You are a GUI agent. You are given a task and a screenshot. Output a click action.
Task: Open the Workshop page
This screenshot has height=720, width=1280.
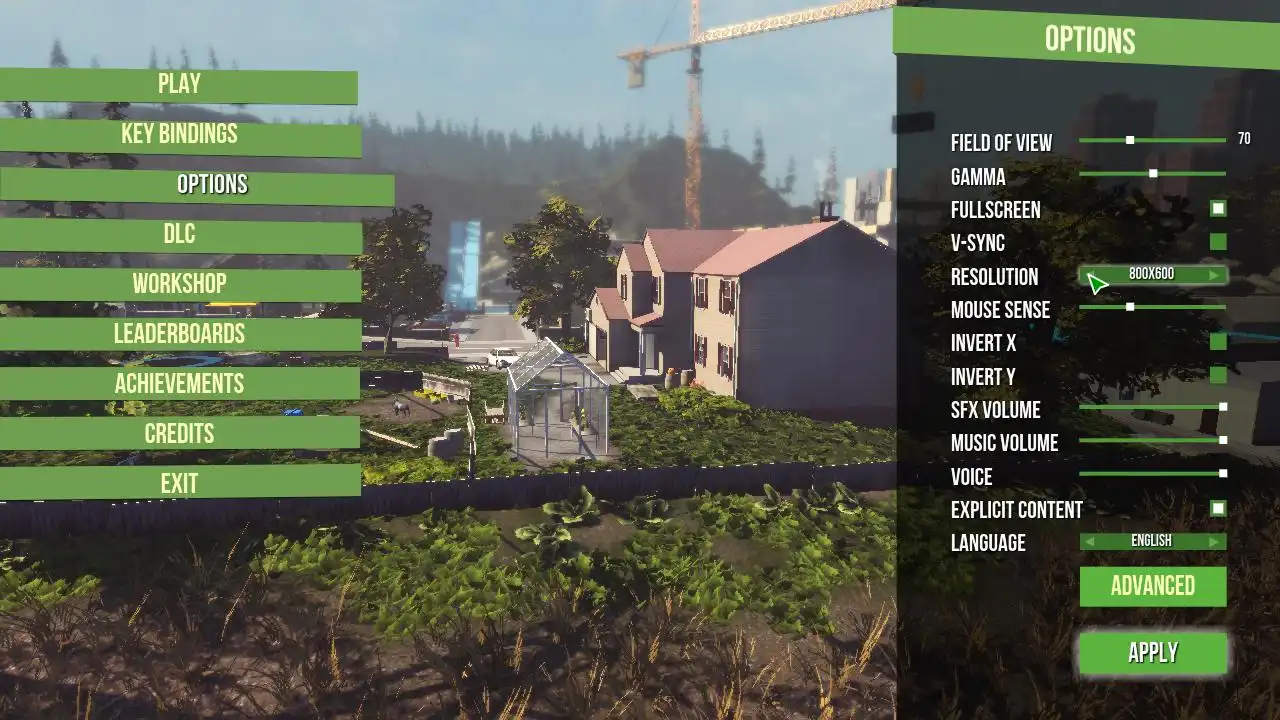179,284
